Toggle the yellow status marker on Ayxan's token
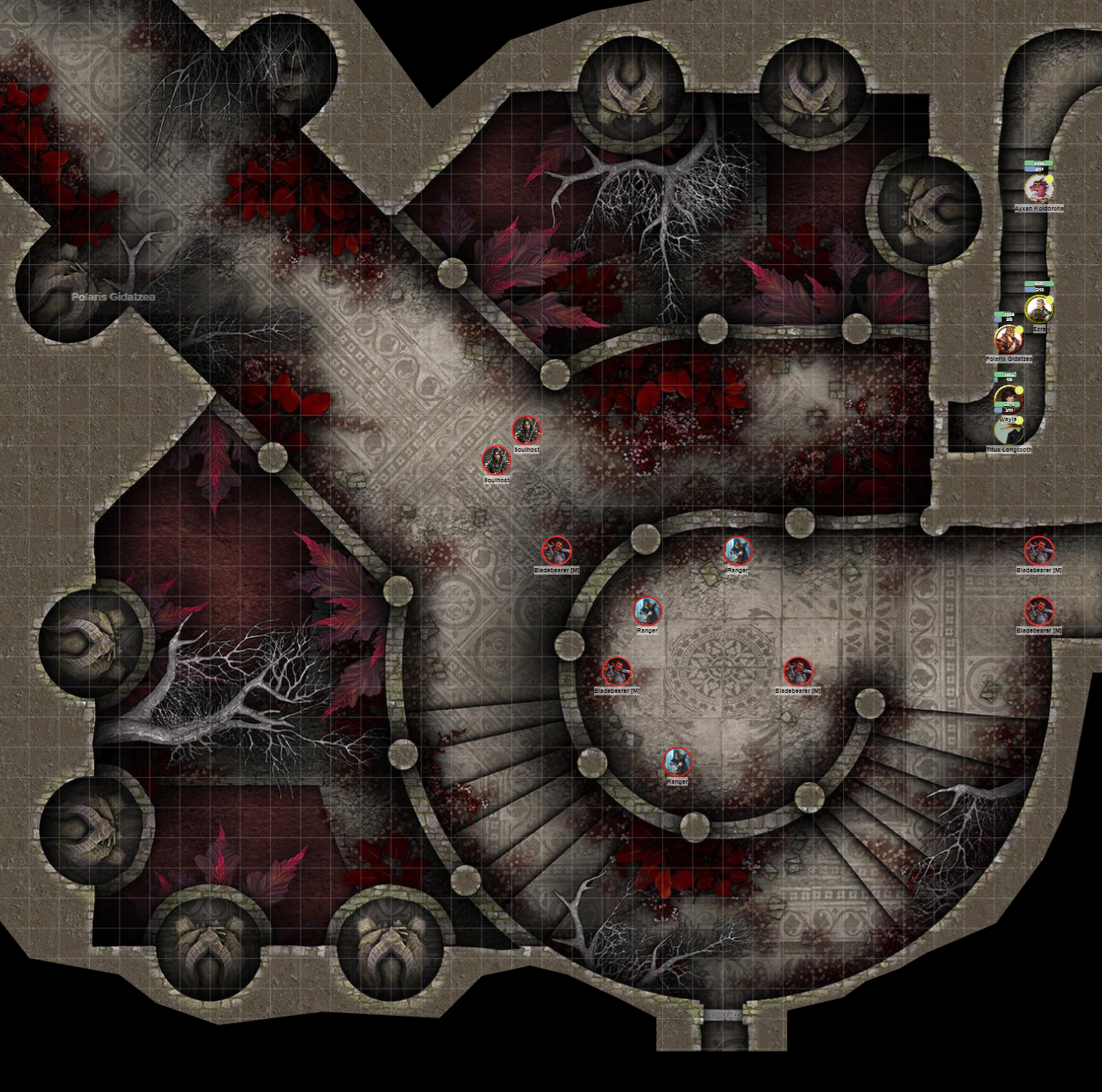 coord(1049,179)
